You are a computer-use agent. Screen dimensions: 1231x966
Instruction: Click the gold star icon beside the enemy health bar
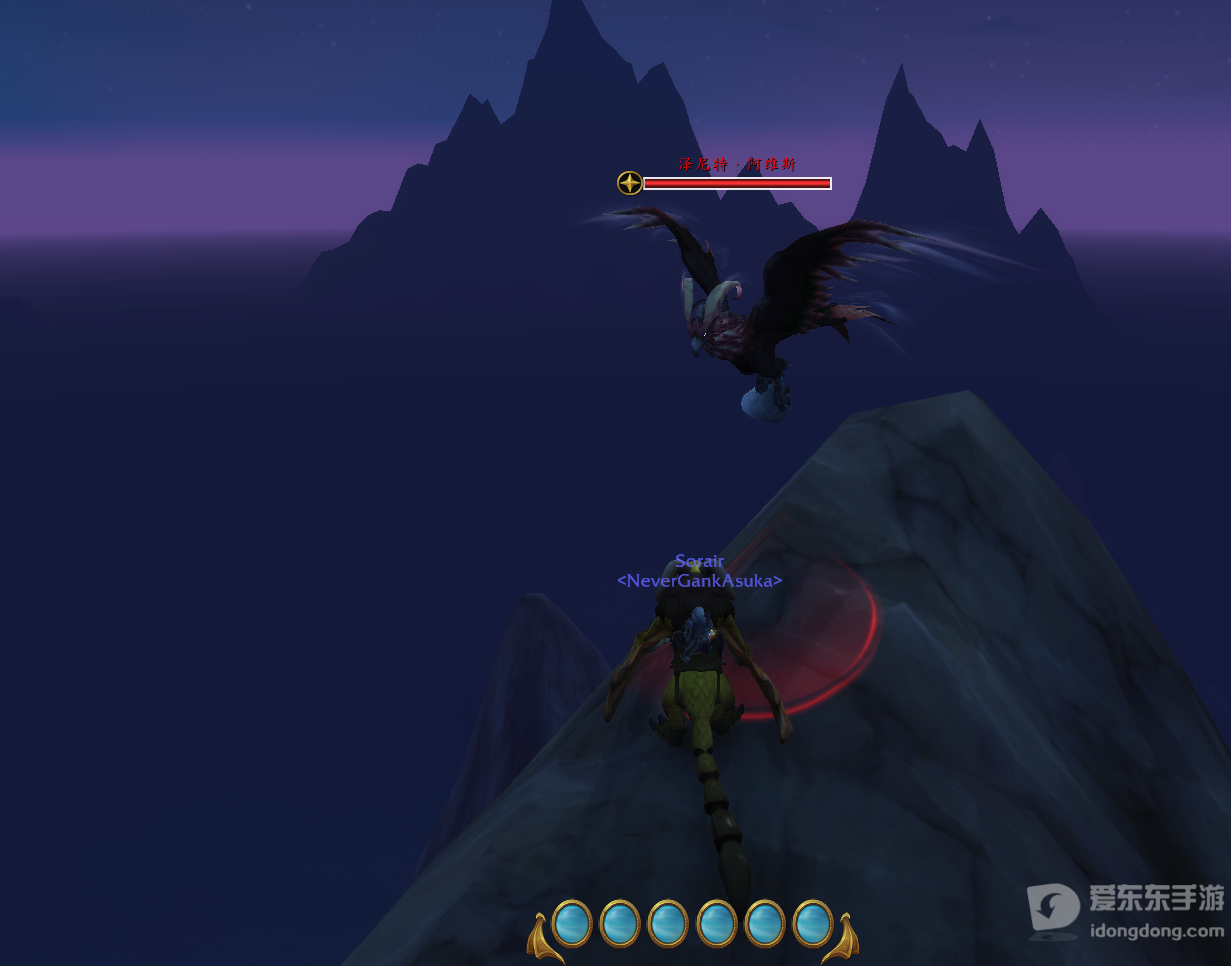[629, 183]
